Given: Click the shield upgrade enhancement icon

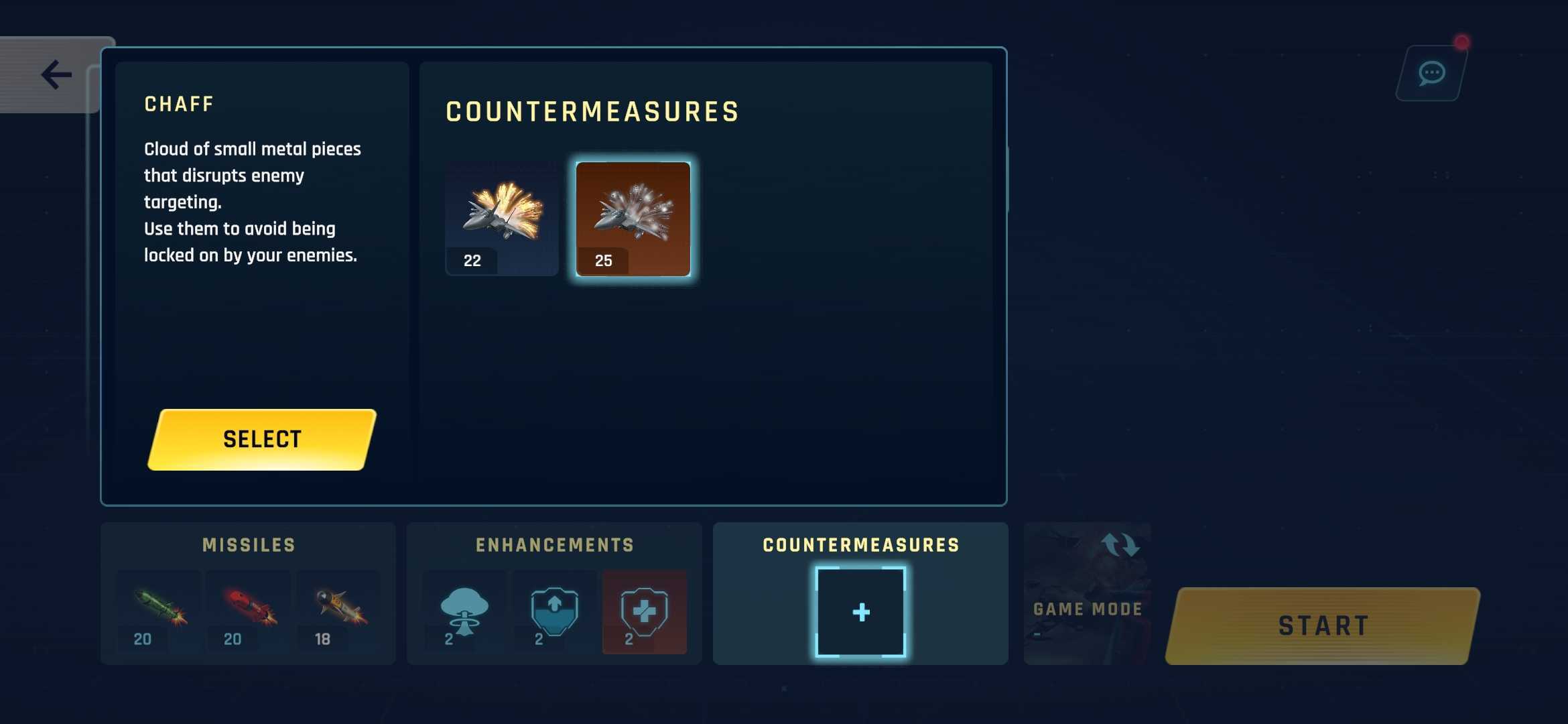Looking at the screenshot, I should tap(553, 611).
